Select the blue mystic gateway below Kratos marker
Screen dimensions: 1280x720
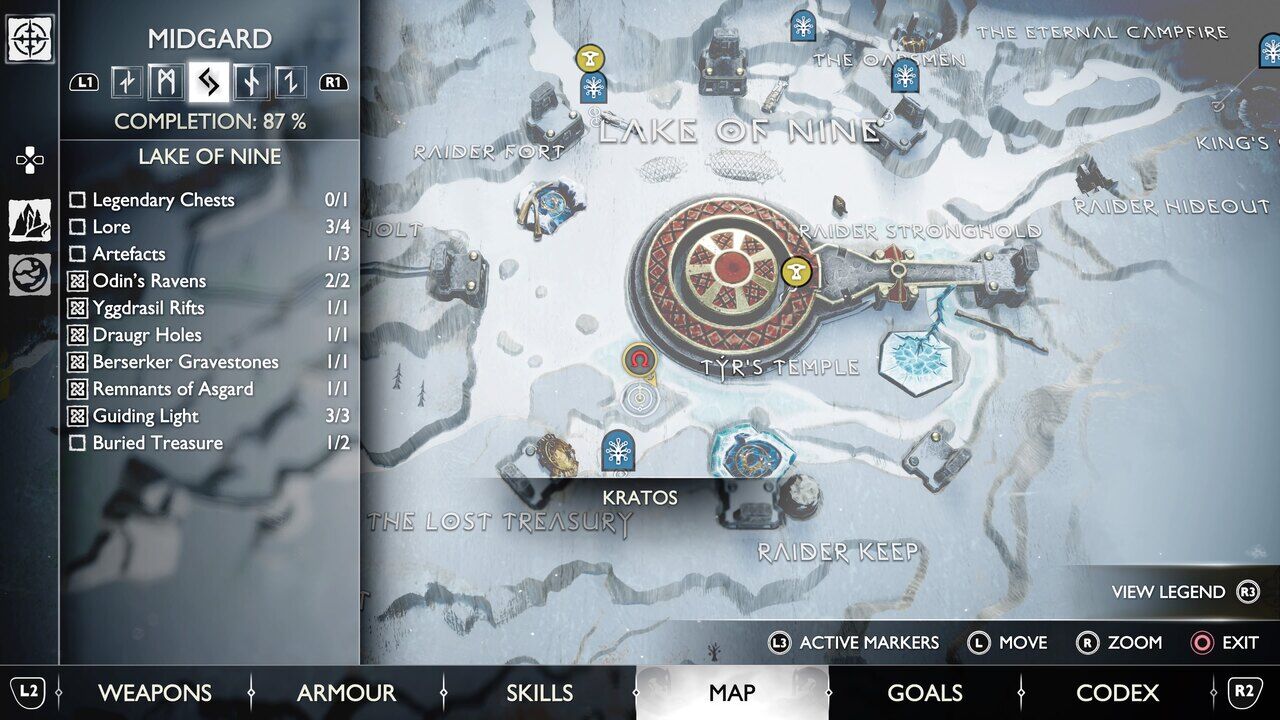point(619,450)
